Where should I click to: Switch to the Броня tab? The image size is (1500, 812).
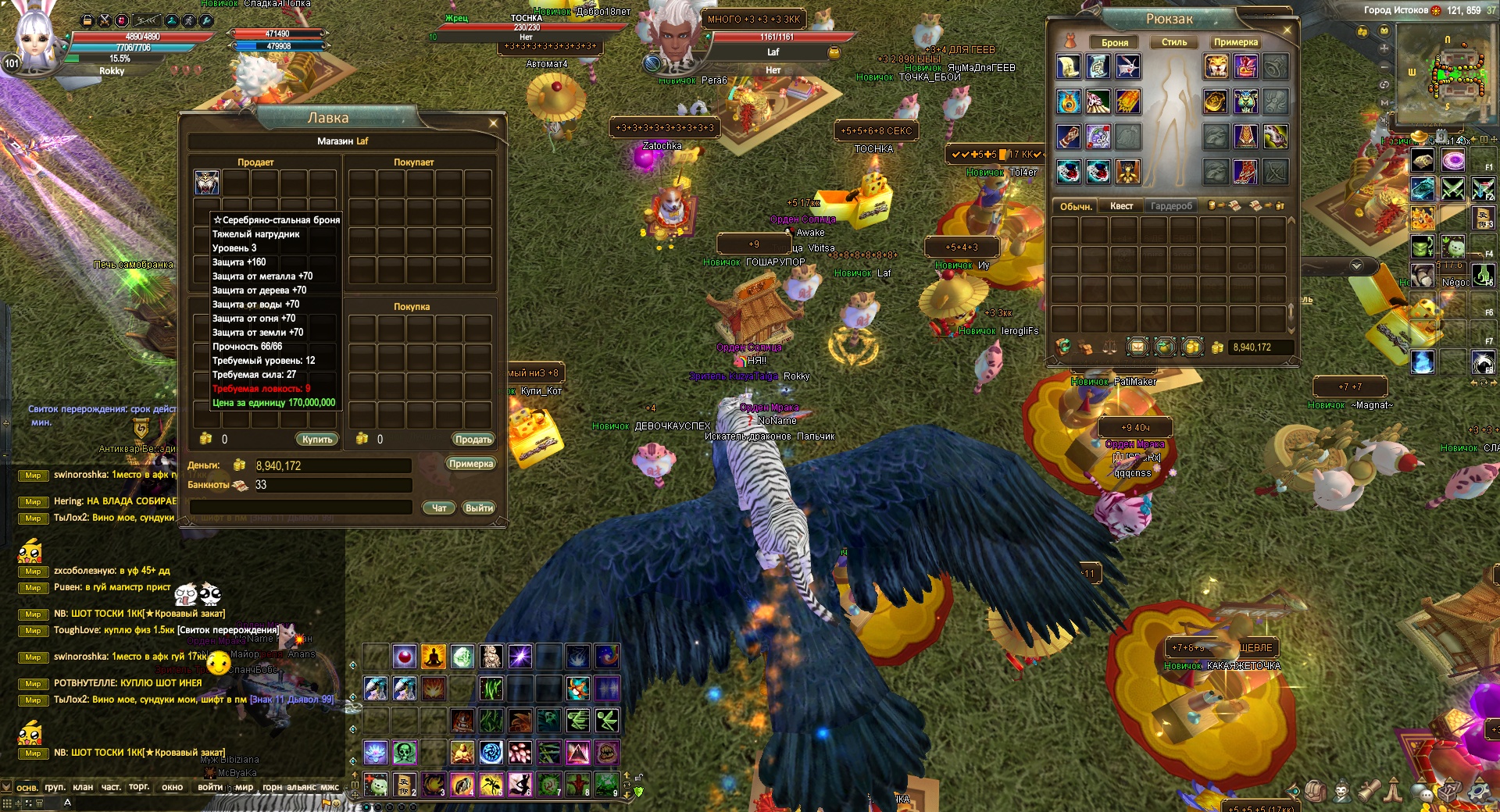(x=1115, y=42)
